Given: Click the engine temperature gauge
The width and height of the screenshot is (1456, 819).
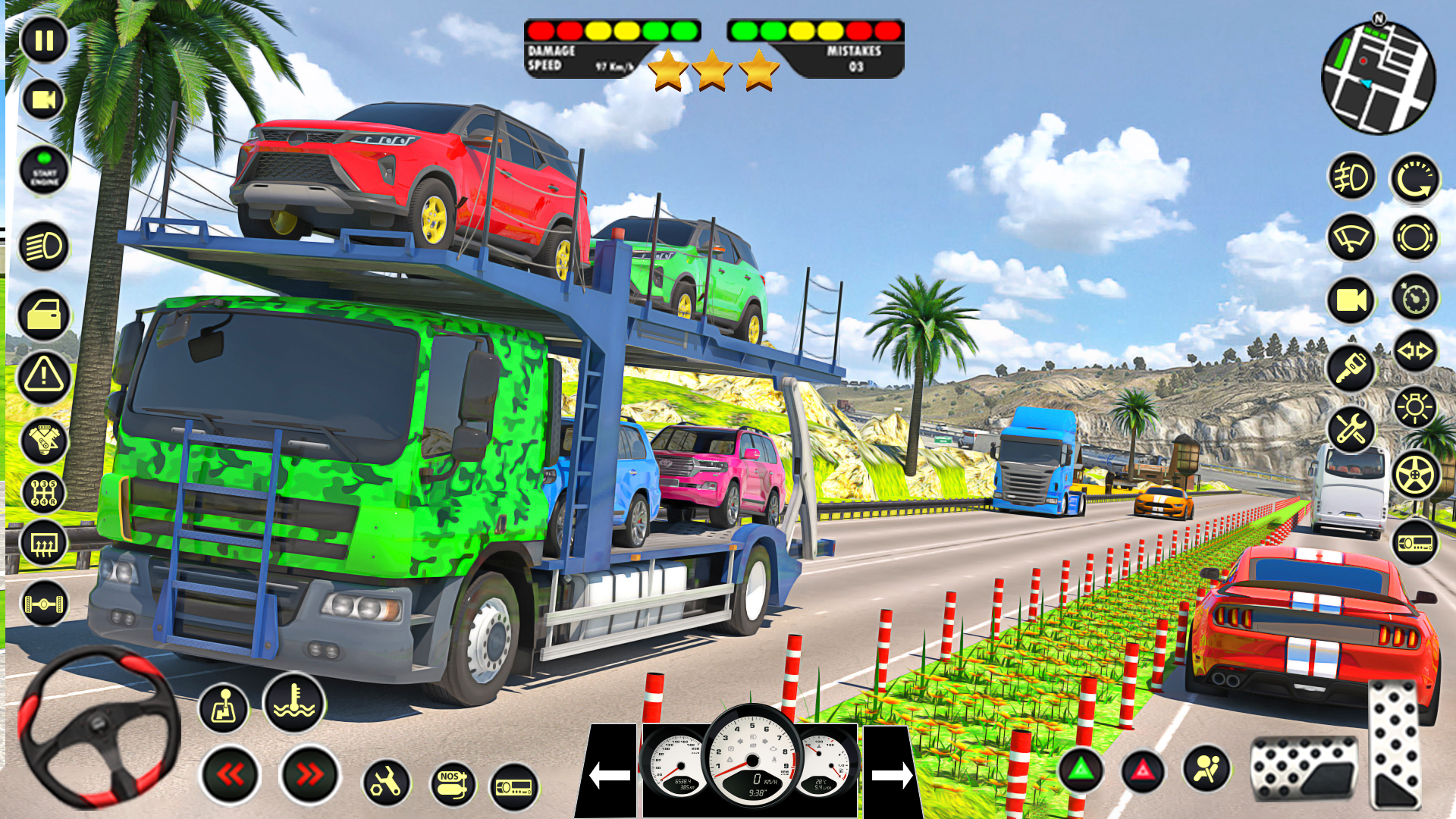Looking at the screenshot, I should (292, 704).
